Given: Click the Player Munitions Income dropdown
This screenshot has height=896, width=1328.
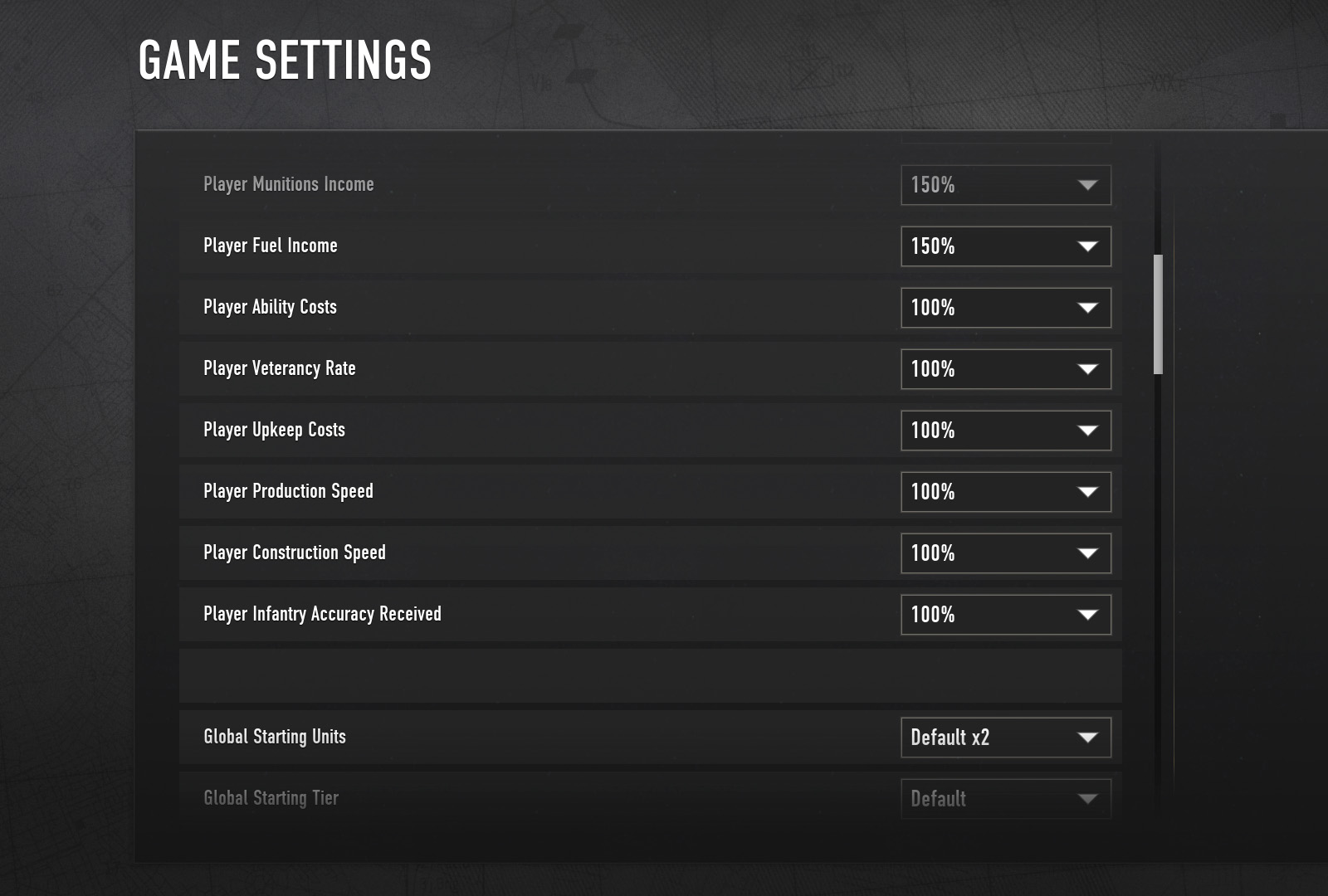Looking at the screenshot, I should point(1005,185).
